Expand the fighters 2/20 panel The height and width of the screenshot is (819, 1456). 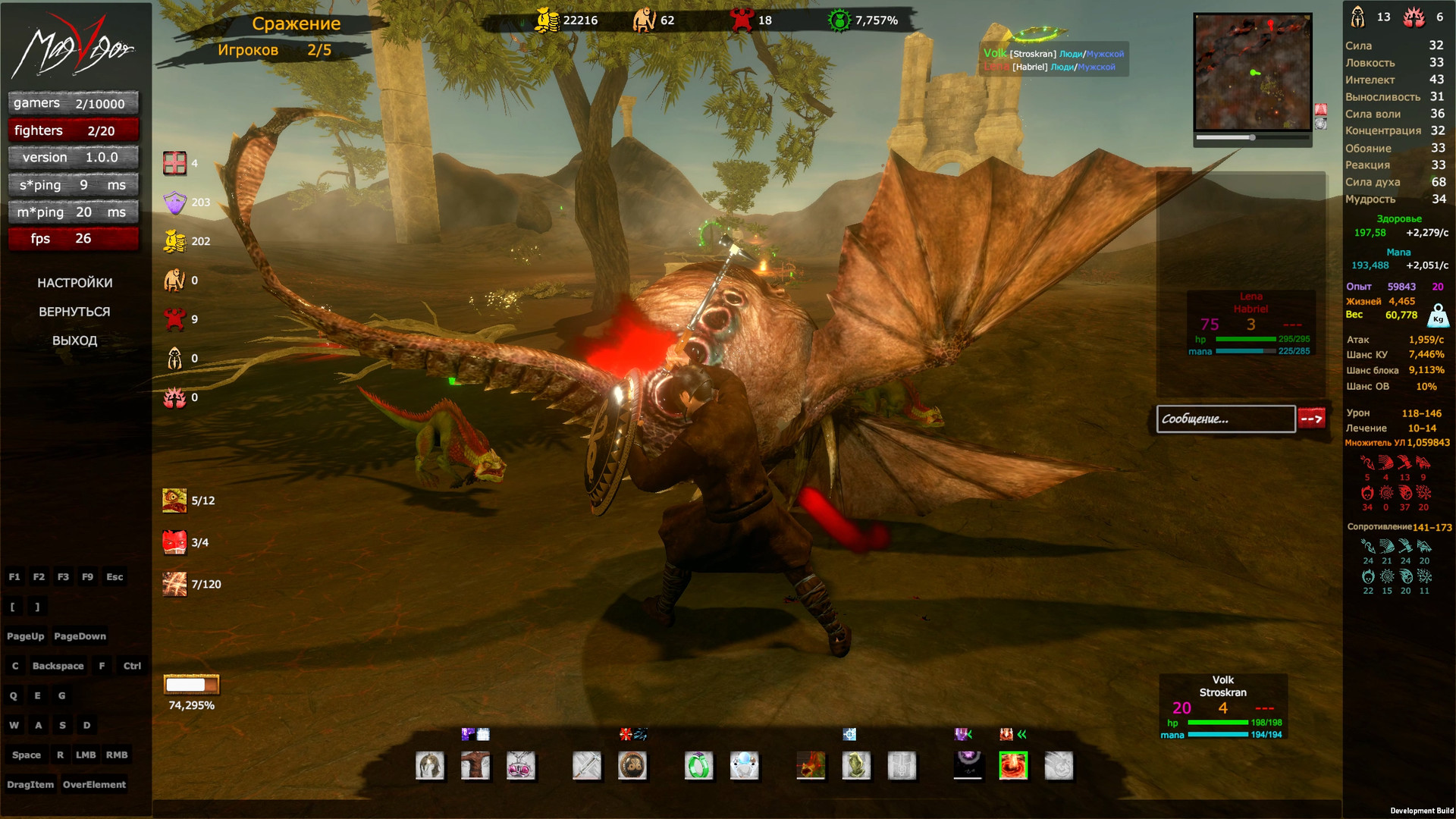click(x=73, y=130)
